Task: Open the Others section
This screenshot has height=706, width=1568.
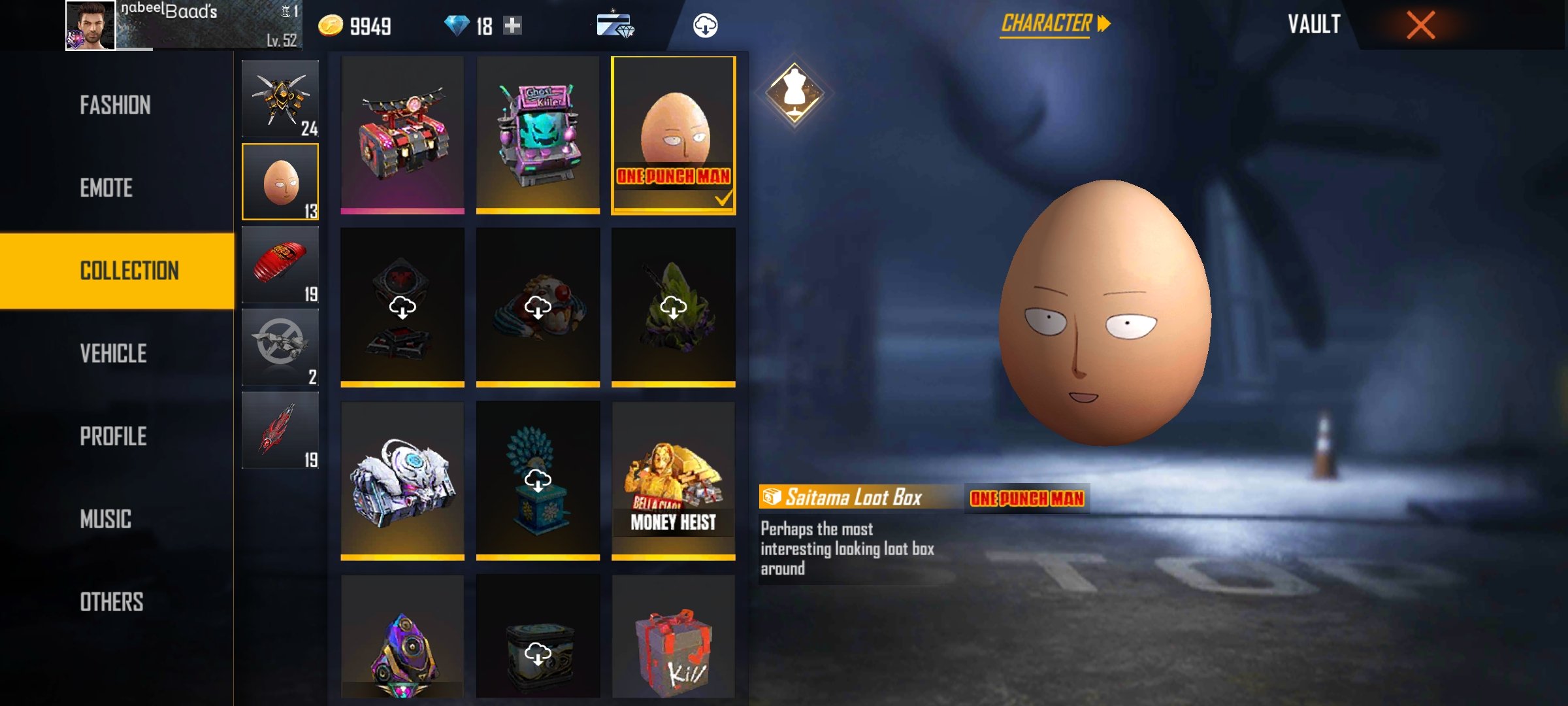Action: point(112,602)
